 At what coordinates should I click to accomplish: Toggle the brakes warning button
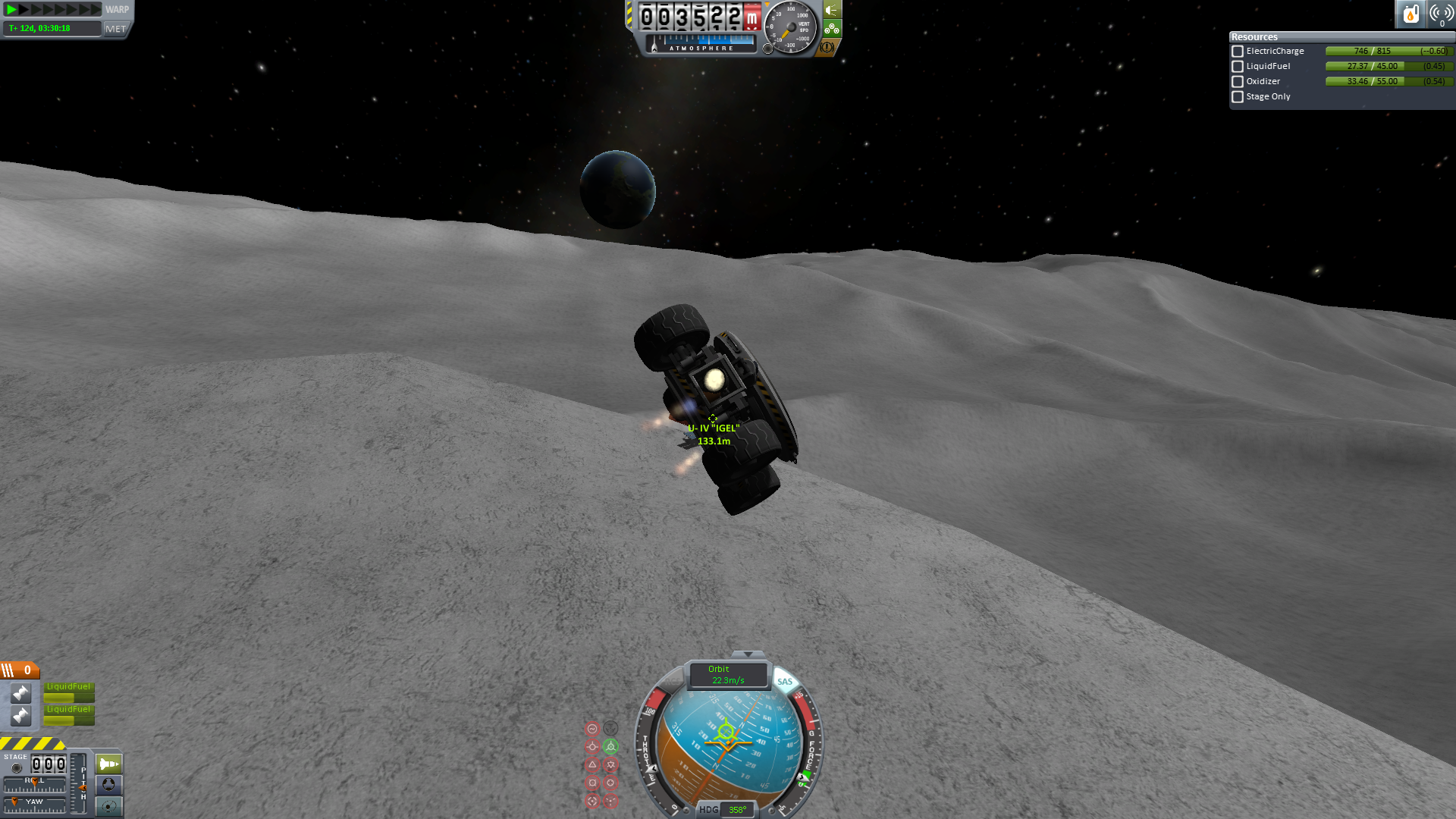pyautogui.click(x=827, y=47)
